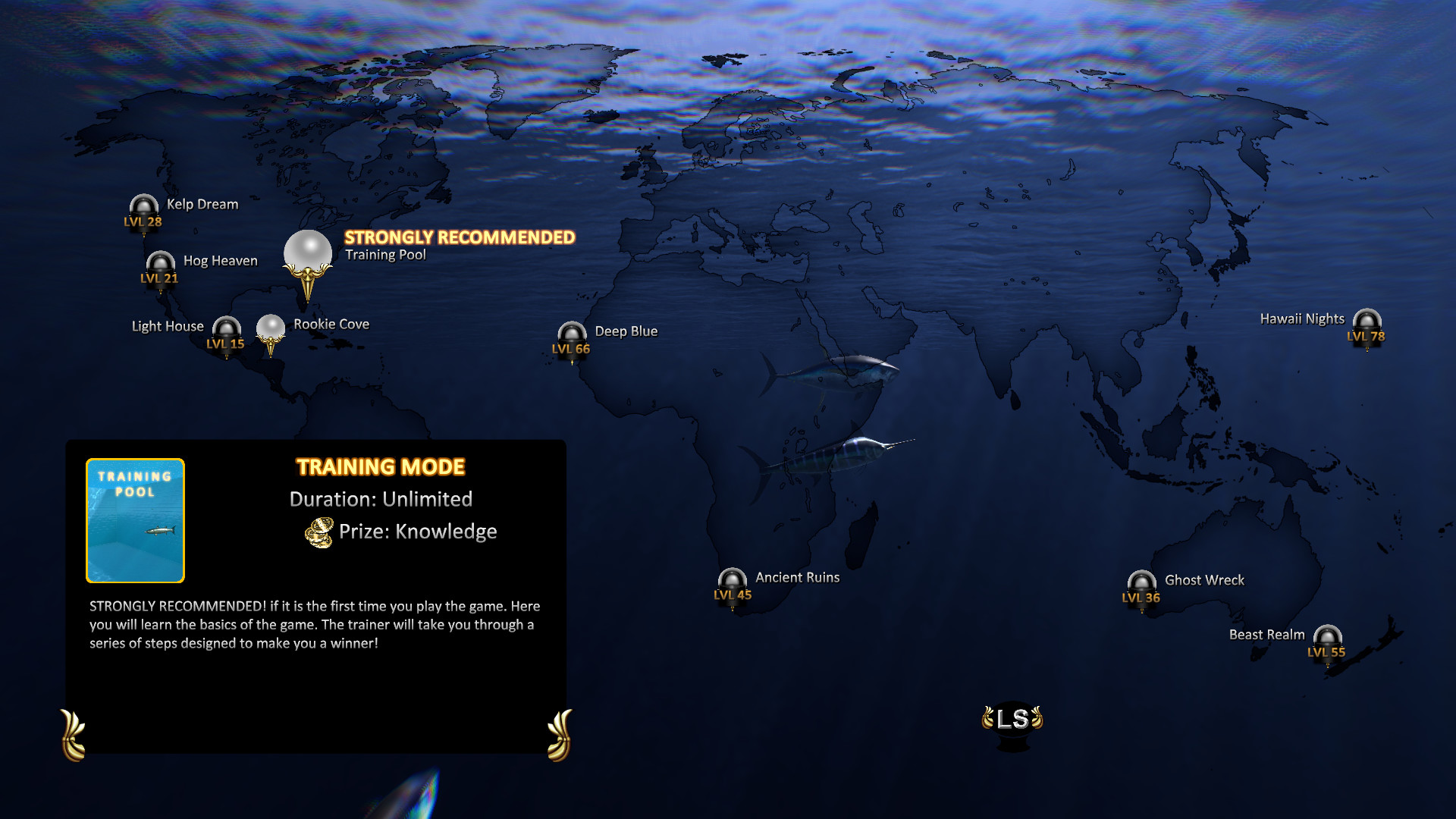Click the Ancient Ruins LVL 45 marker
Image resolution: width=1456 pixels, height=819 pixels.
pos(731,583)
